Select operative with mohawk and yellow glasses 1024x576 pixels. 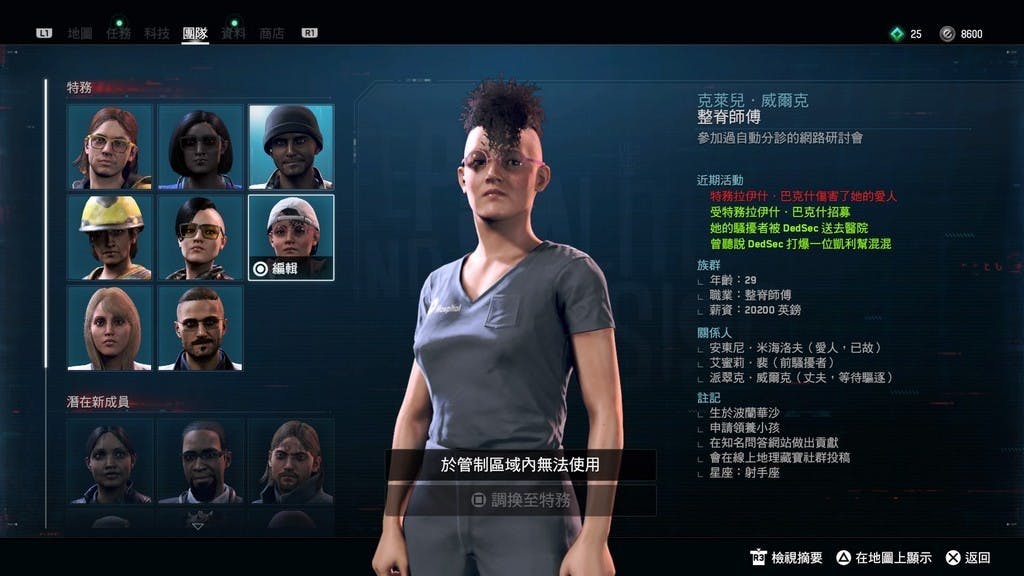200,237
